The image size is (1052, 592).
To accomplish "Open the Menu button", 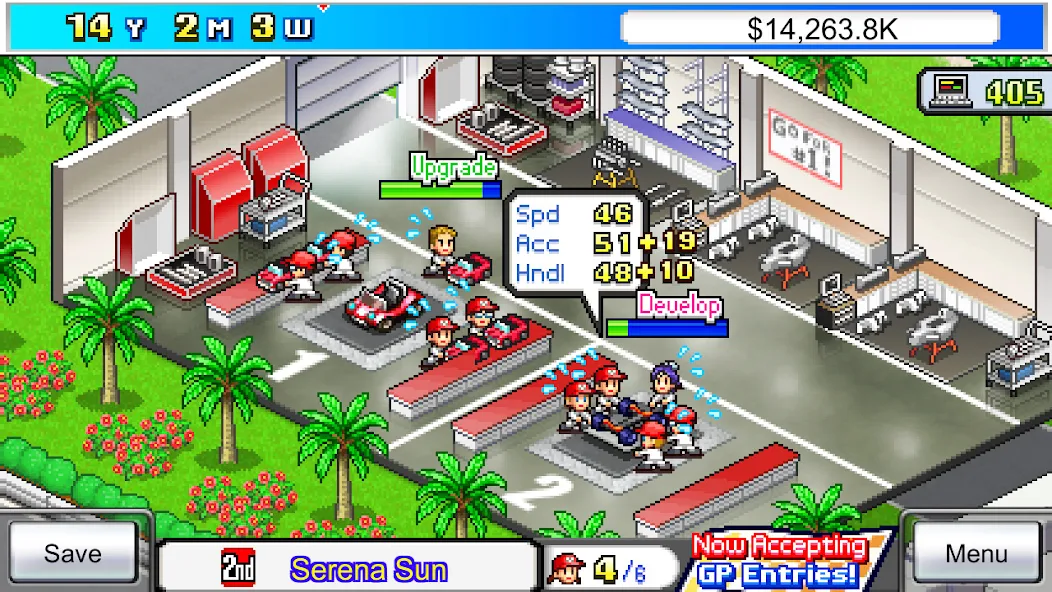I will tap(976, 554).
